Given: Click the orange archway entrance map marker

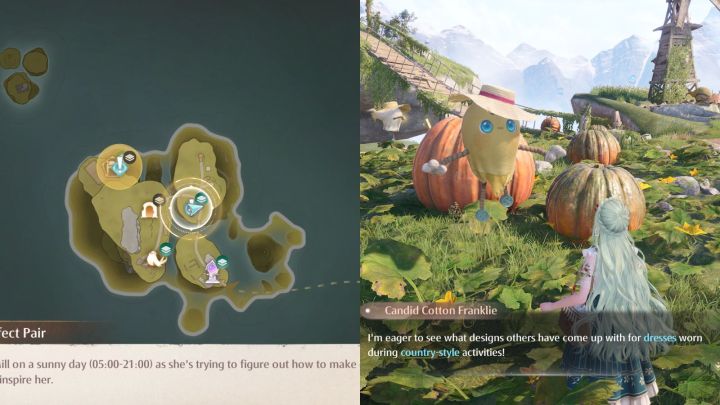Looking at the screenshot, I should [x=150, y=210].
